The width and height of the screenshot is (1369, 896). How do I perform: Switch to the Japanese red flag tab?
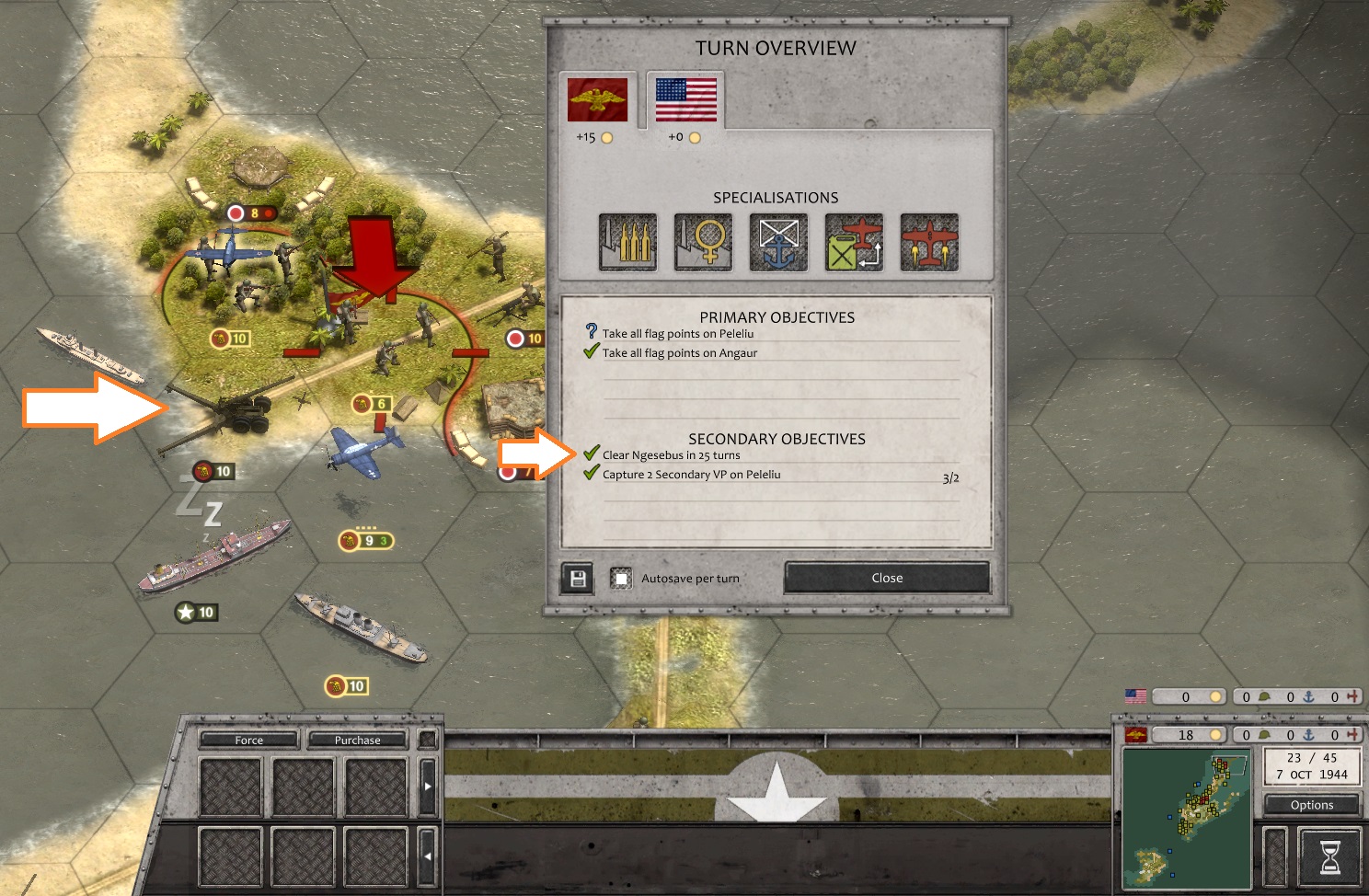[597, 100]
